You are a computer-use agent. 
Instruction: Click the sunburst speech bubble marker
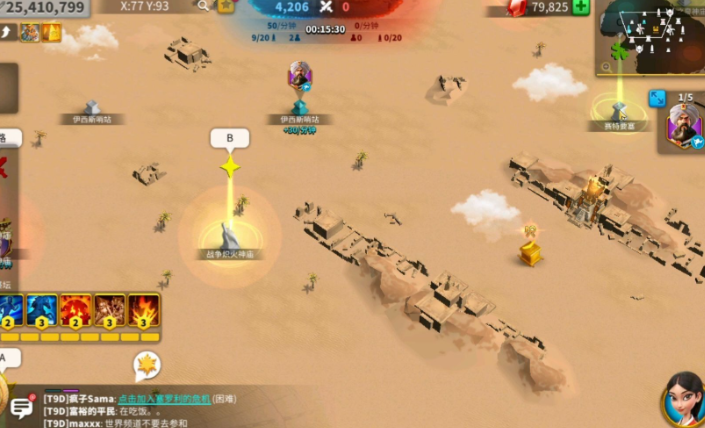pos(148,364)
